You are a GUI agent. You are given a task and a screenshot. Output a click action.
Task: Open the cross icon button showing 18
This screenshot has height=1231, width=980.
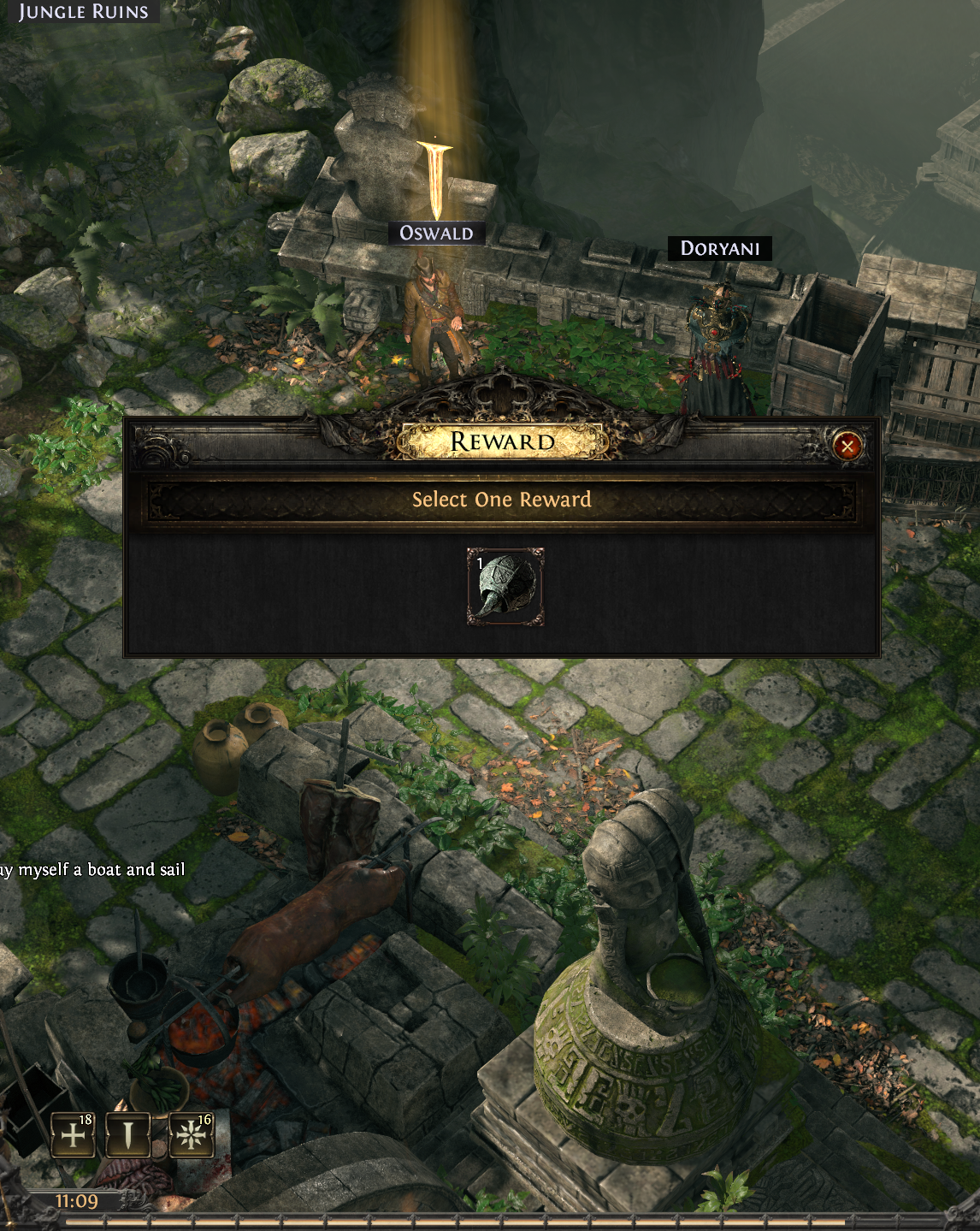(74, 1134)
